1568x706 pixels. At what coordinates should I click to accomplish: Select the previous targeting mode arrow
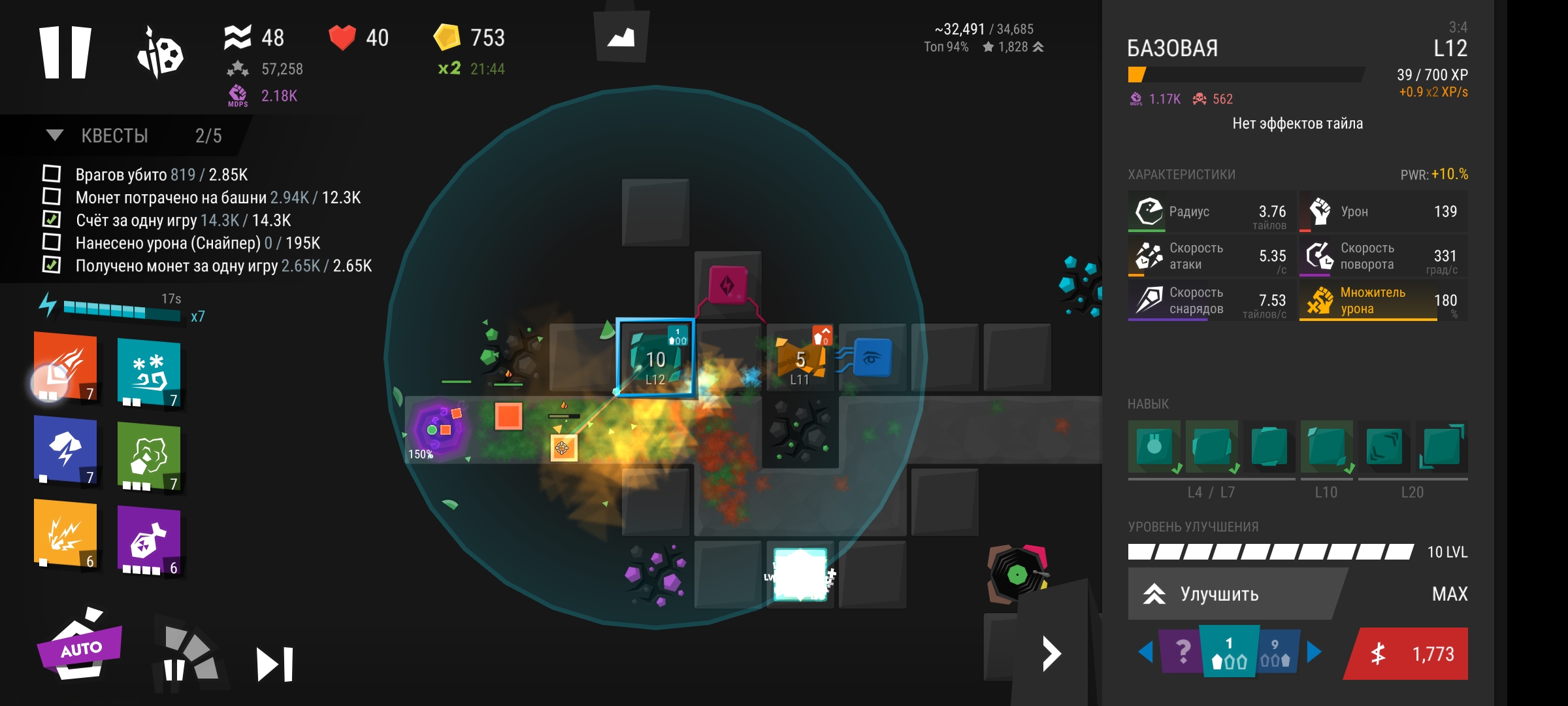point(1145,652)
